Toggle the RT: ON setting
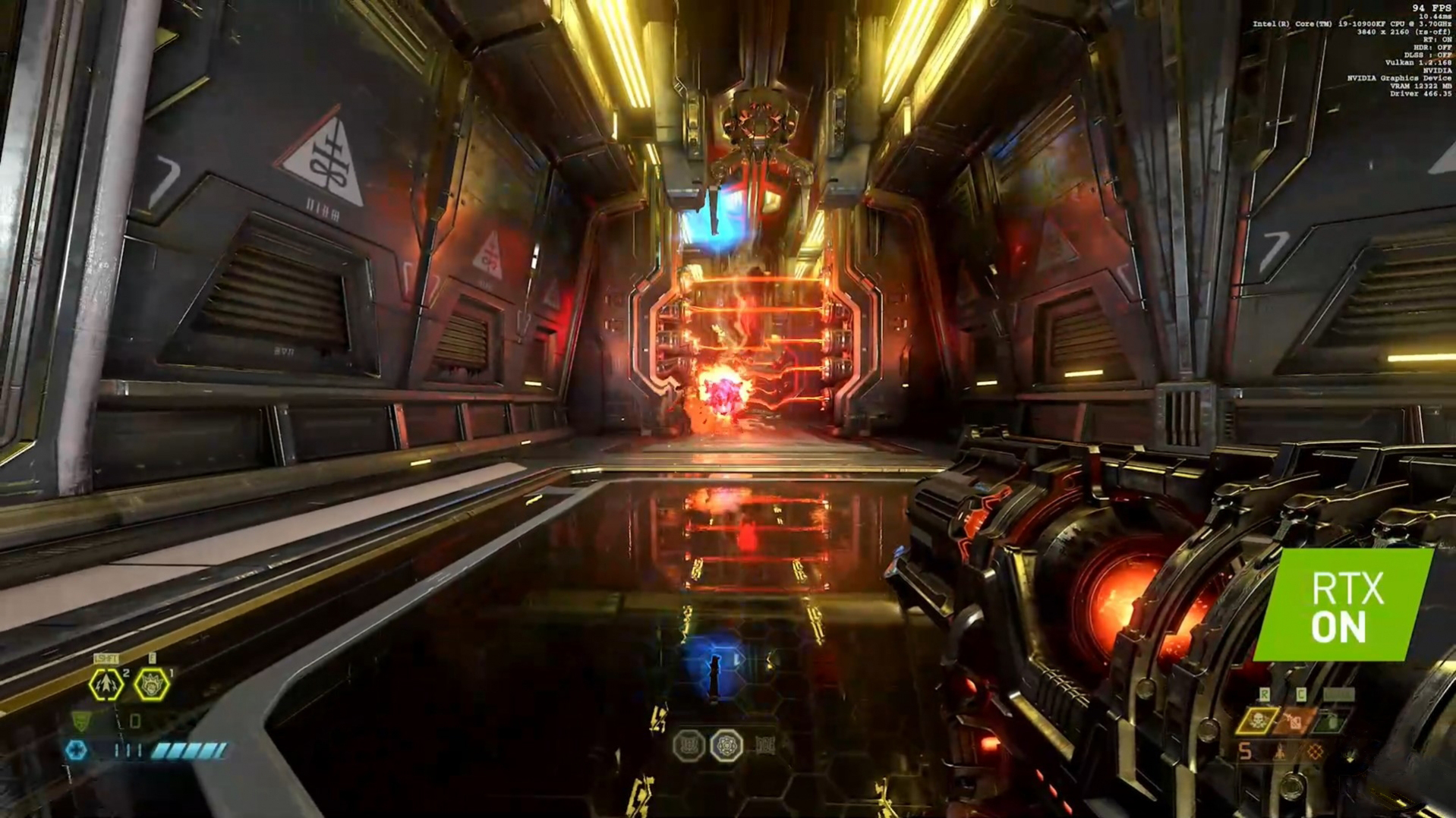 click(1437, 39)
